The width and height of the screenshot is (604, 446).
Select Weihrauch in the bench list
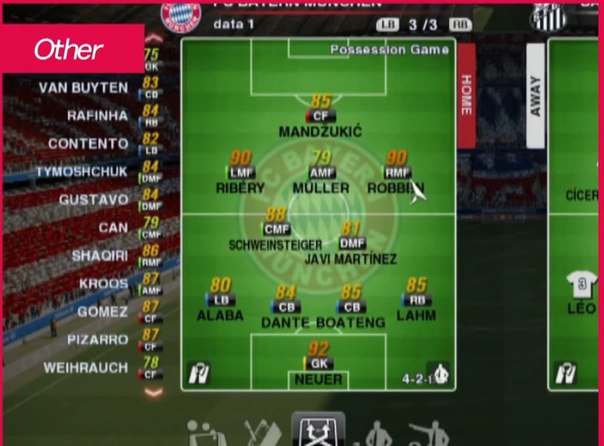point(88,368)
